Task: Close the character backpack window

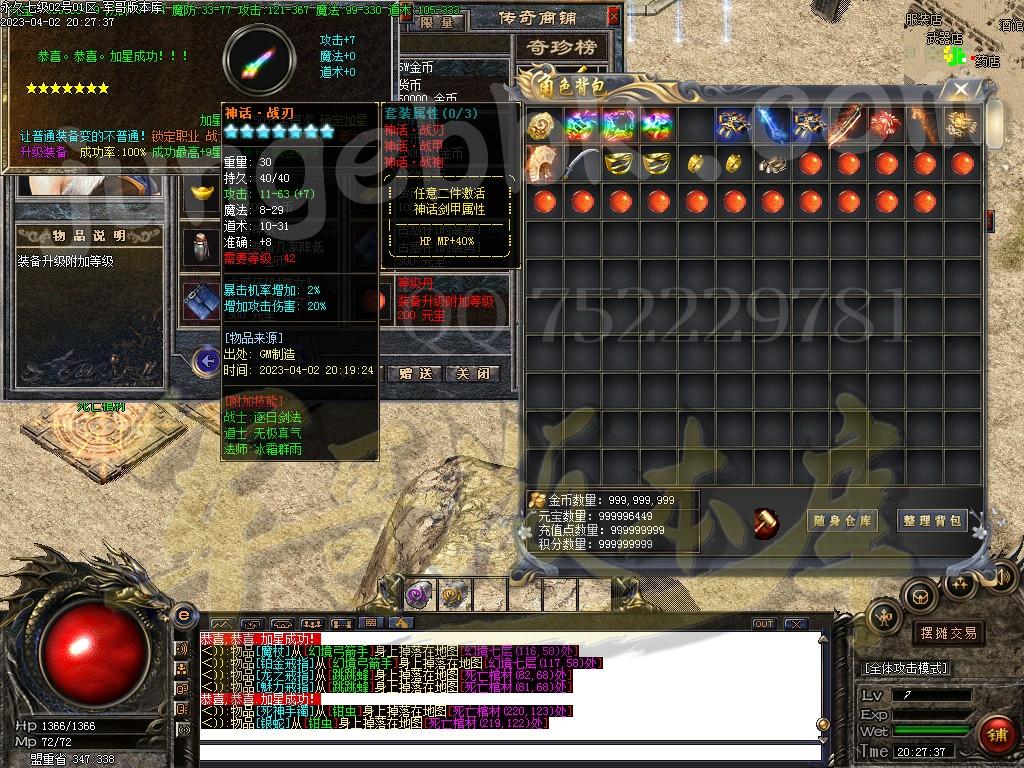Action: pyautogui.click(x=962, y=89)
